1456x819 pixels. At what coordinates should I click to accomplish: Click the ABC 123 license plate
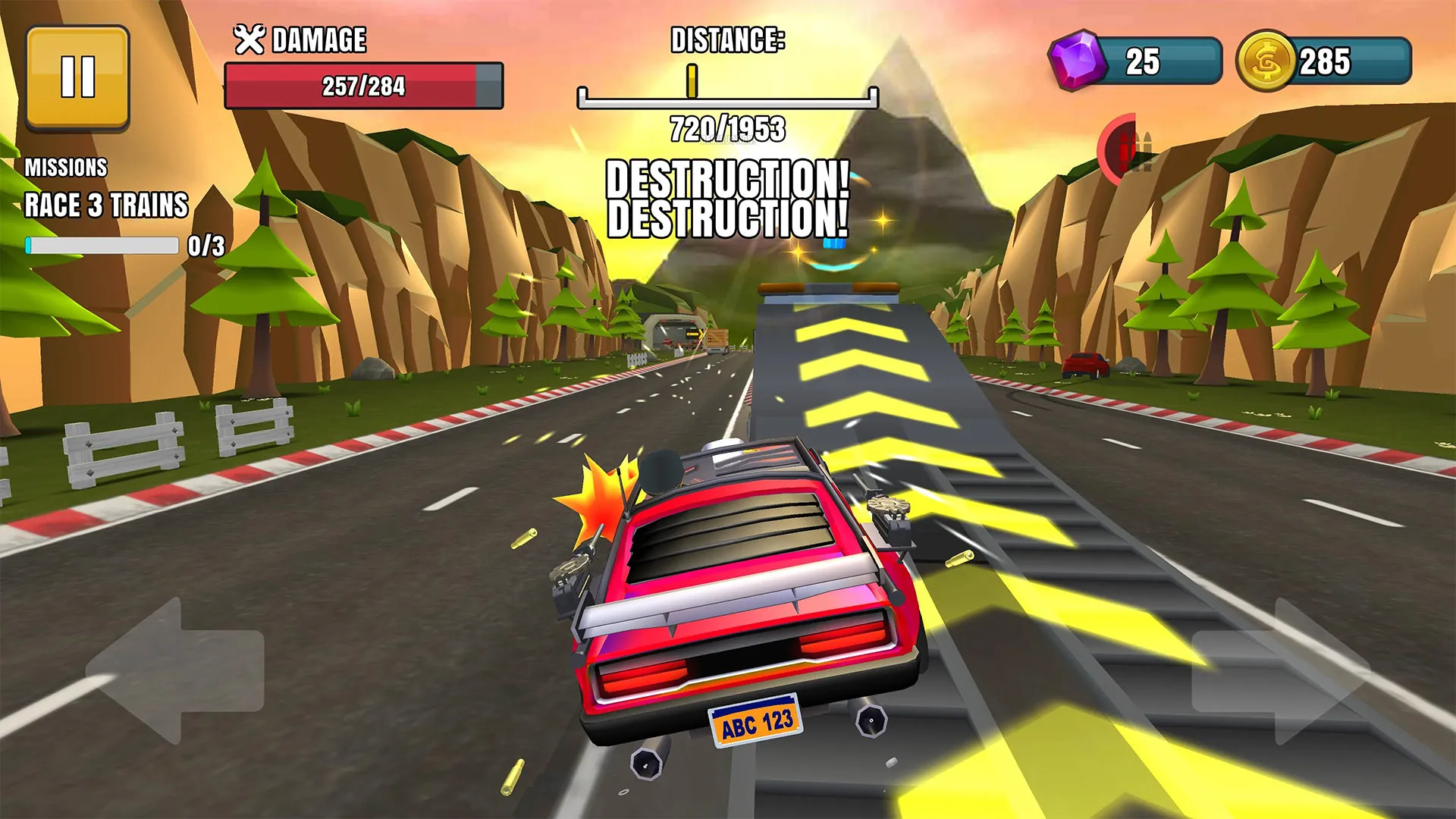pyautogui.click(x=756, y=722)
